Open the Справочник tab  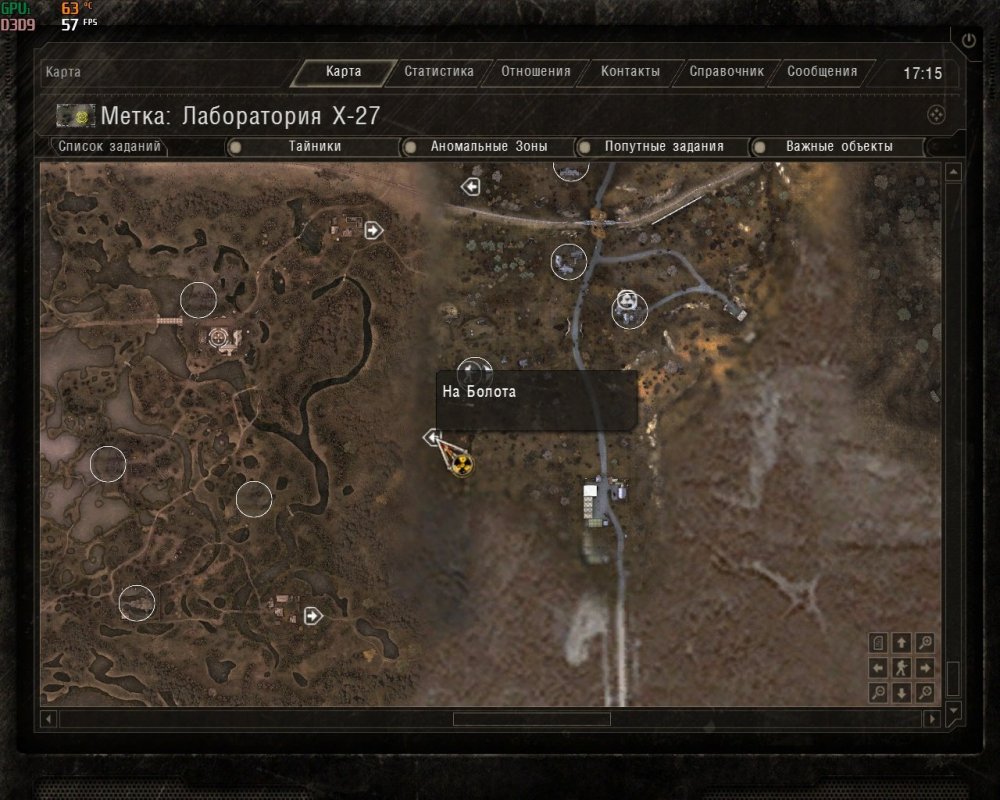[726, 72]
